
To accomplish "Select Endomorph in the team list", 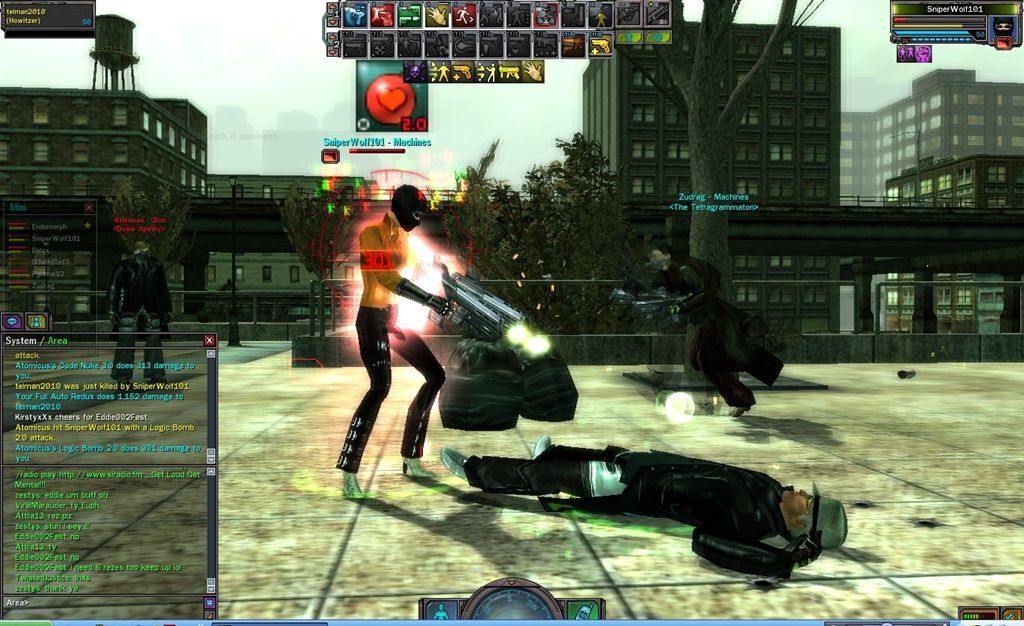I will pos(48,227).
